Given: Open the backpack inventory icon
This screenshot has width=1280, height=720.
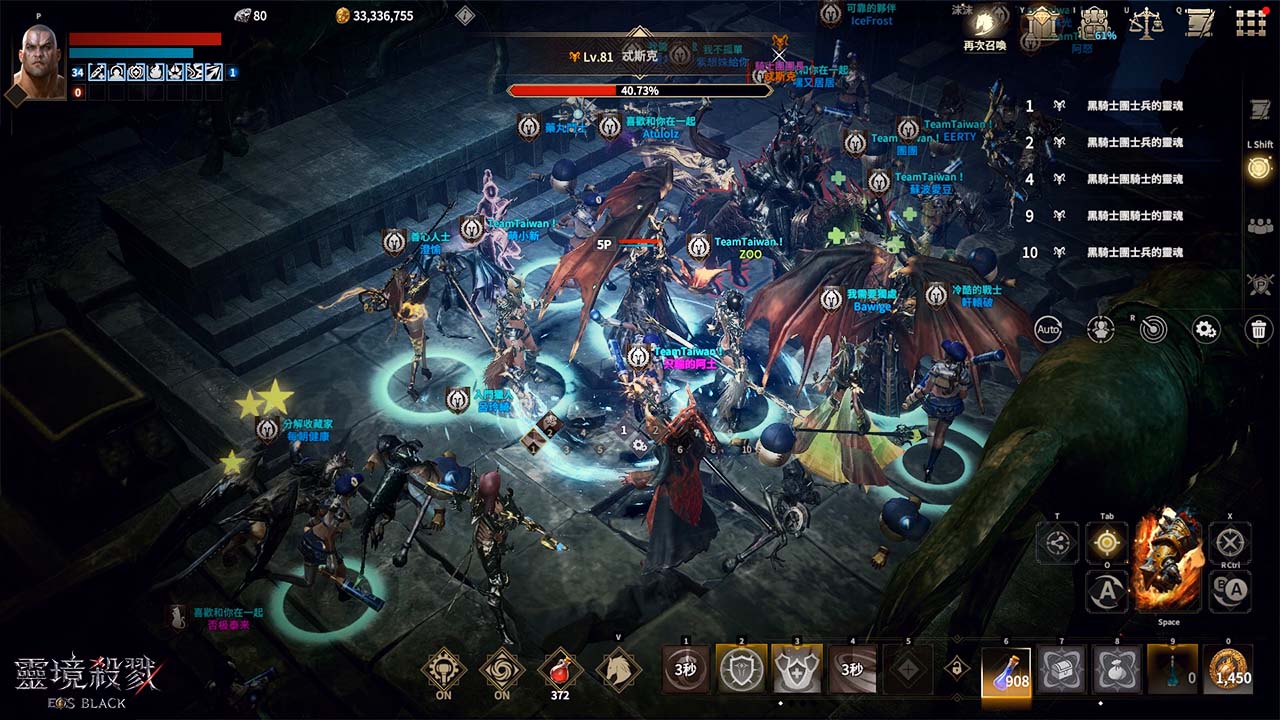Looking at the screenshot, I should click(x=1095, y=23).
